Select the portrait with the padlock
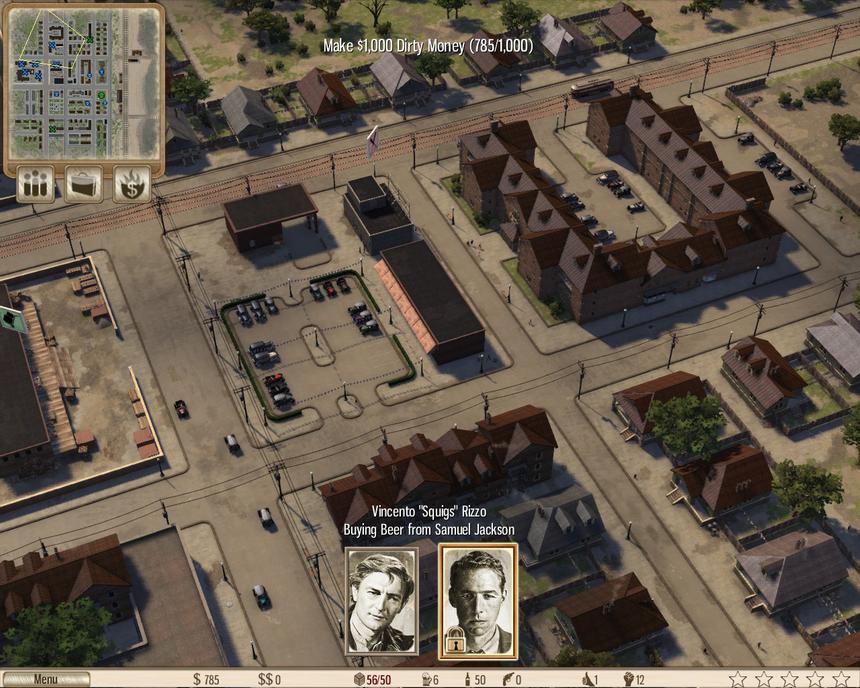The height and width of the screenshot is (688, 860). tap(478, 599)
